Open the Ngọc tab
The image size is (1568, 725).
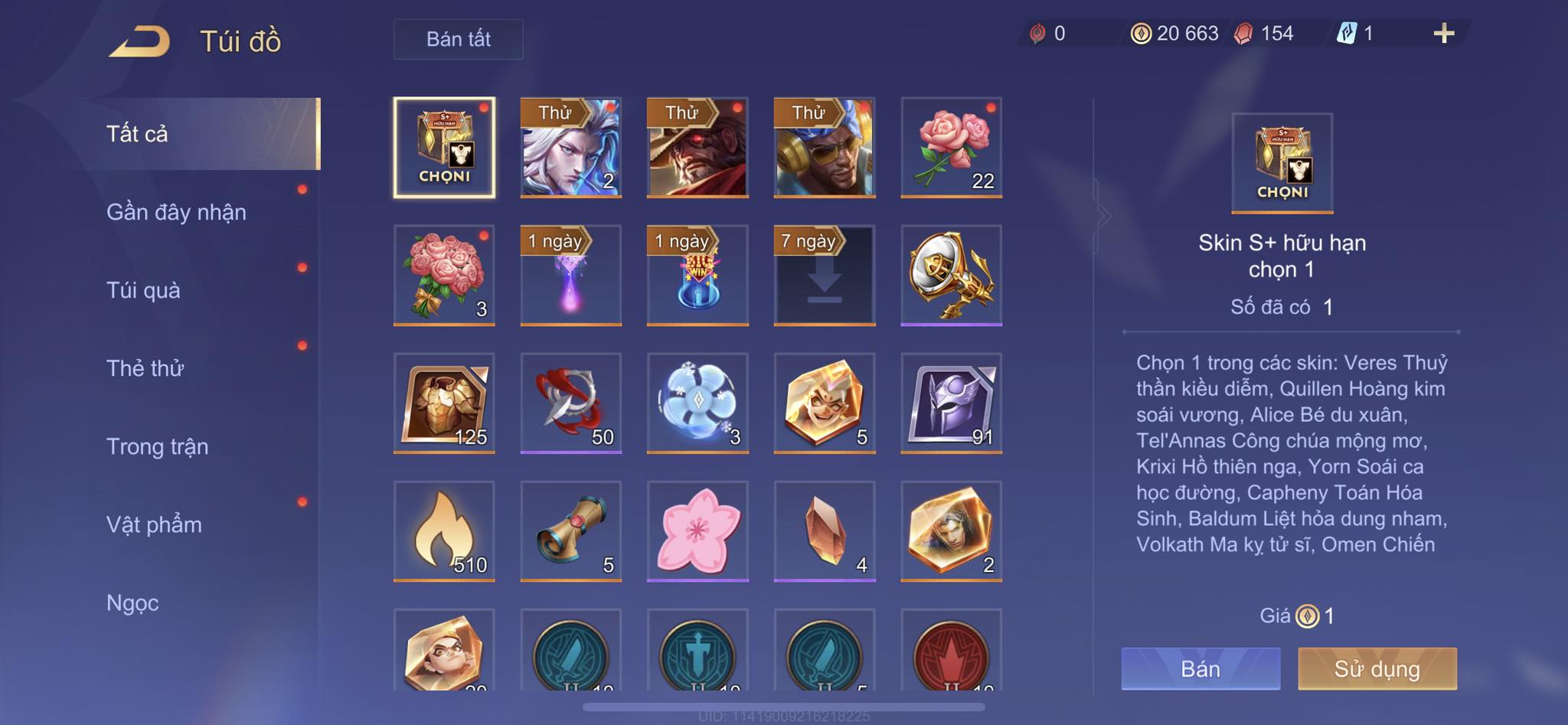[x=132, y=603]
